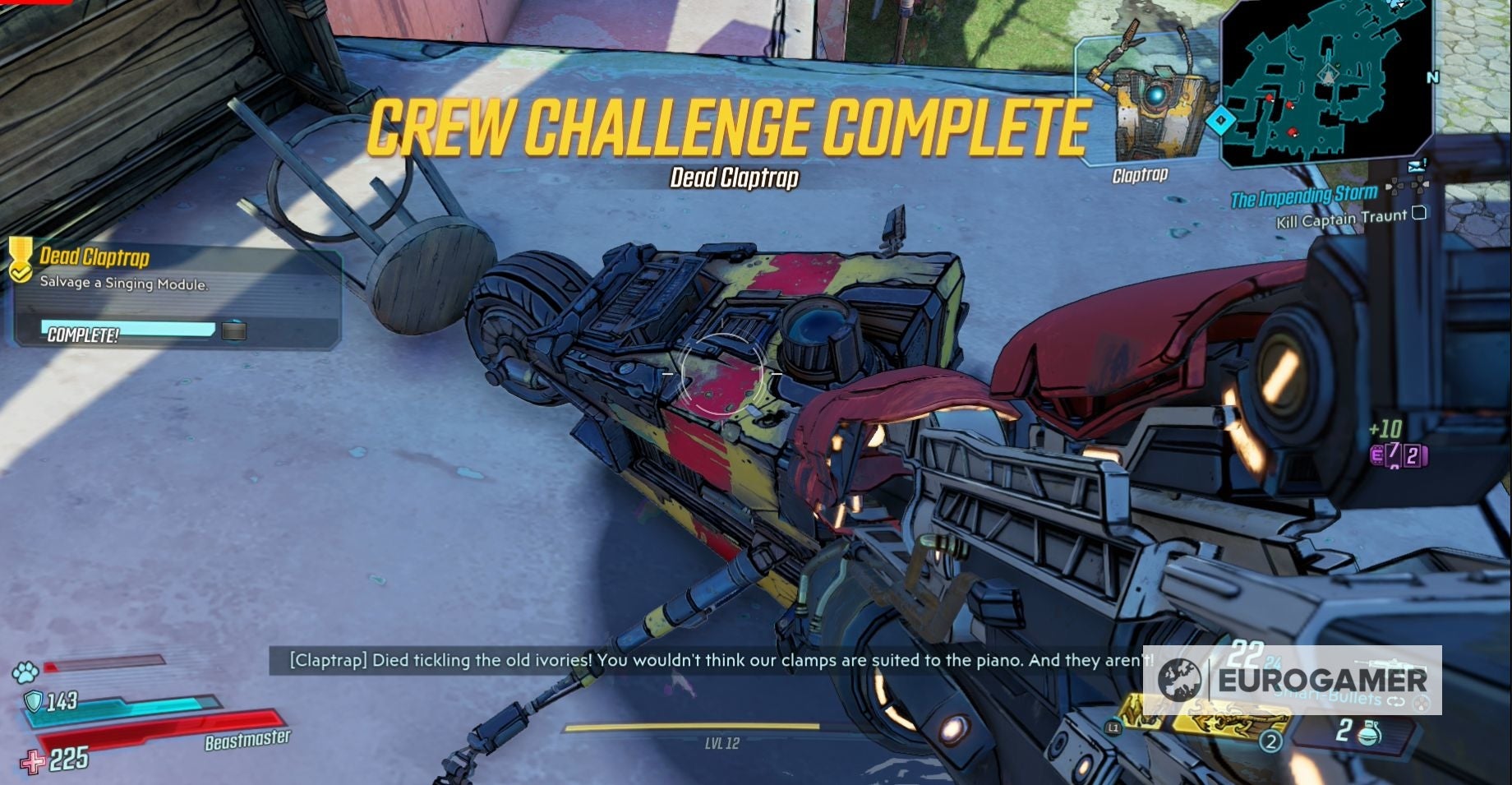
Task: Toggle the Smart Bullets ammo loop indicator
Action: point(1396,700)
